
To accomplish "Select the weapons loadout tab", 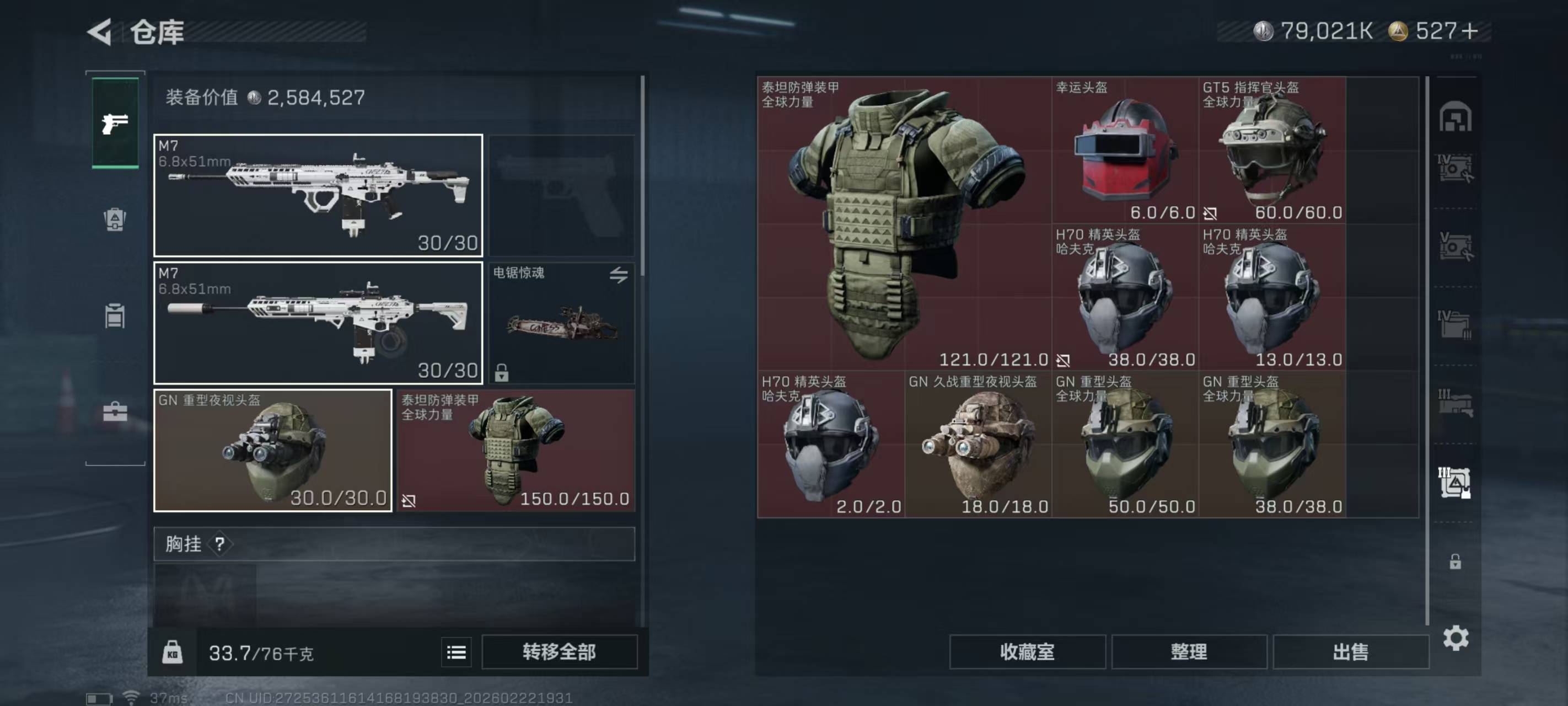I will [x=115, y=124].
